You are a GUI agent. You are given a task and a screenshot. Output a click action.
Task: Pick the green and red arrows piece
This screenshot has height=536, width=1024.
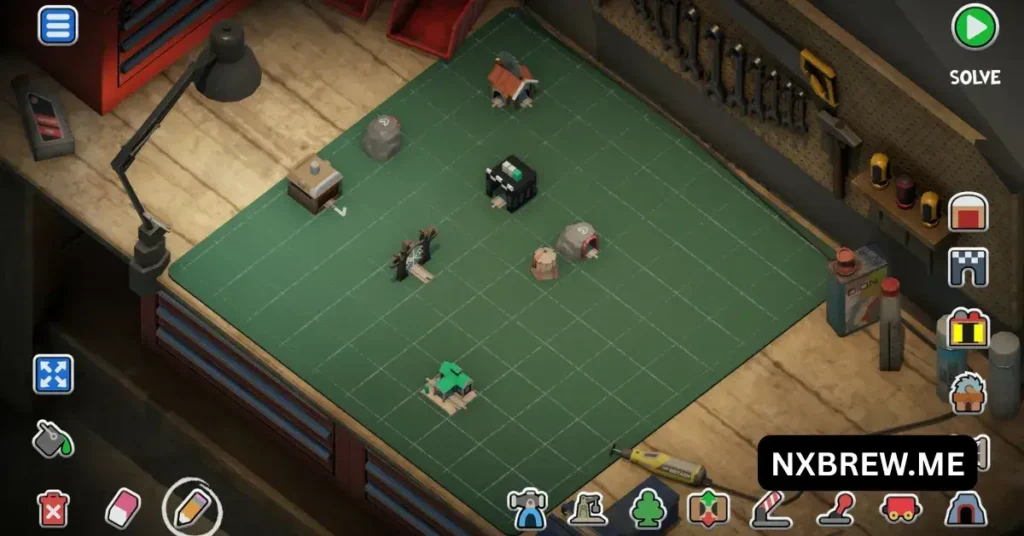(708, 509)
